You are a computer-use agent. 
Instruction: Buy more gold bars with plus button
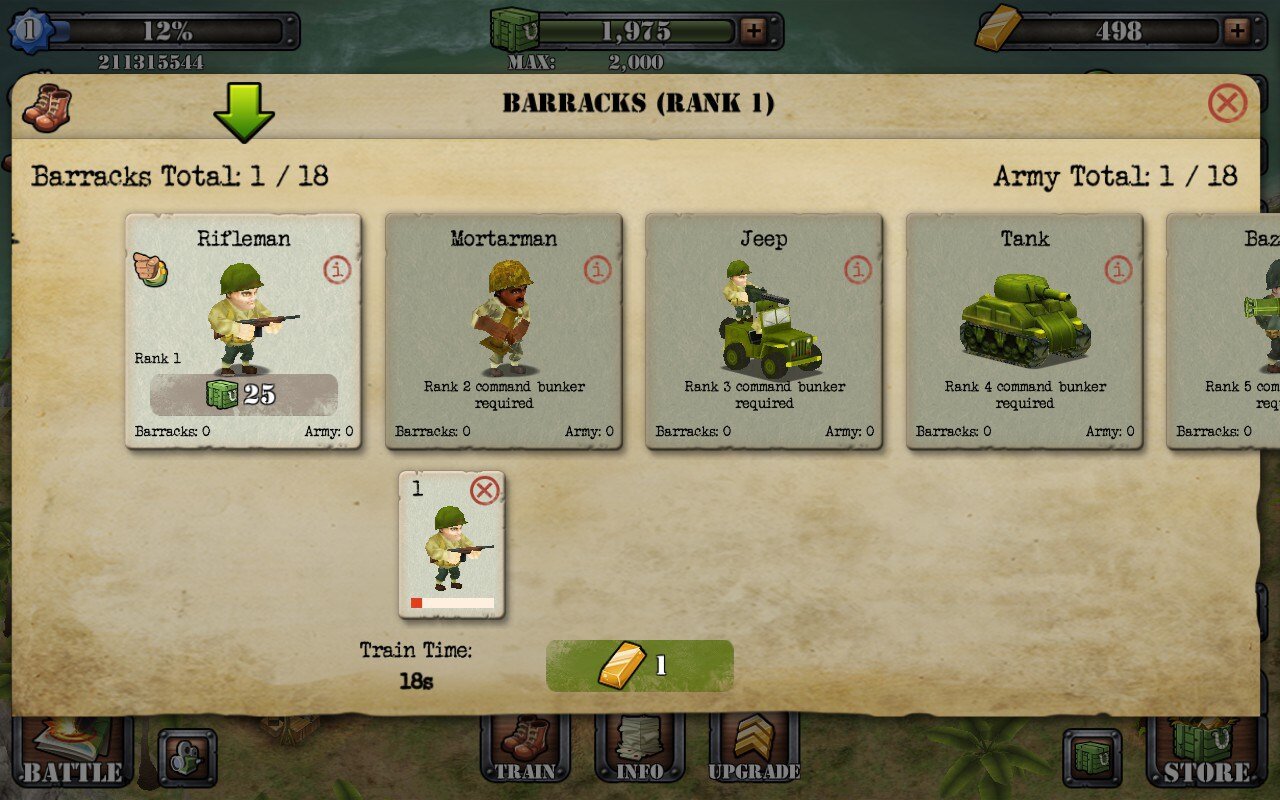point(1237,31)
